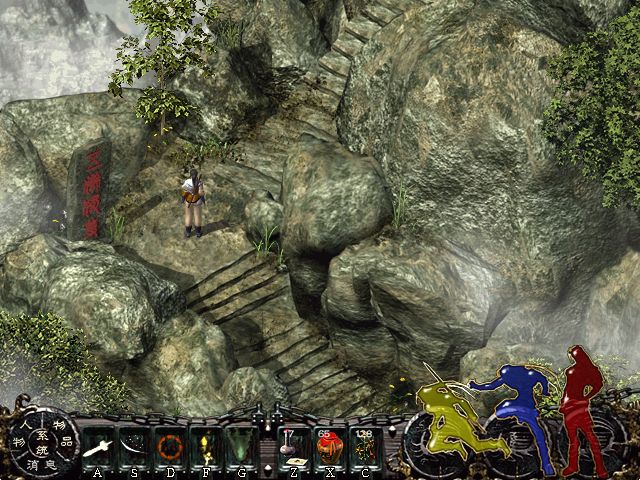
Task: Select the curved blade skill in slot S
Action: point(133,445)
